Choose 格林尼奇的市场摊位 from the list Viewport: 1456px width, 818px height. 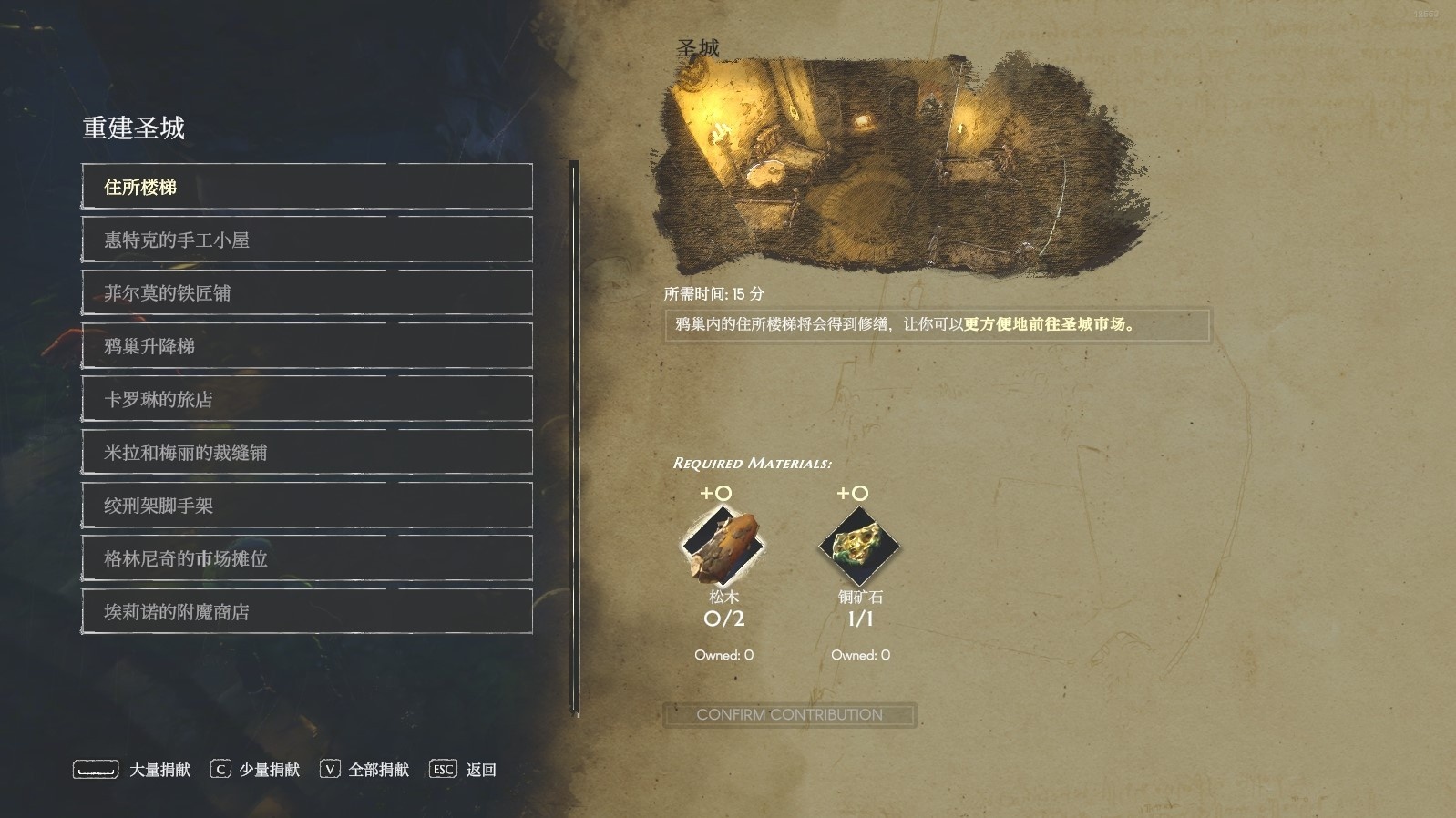pyautogui.click(x=307, y=558)
